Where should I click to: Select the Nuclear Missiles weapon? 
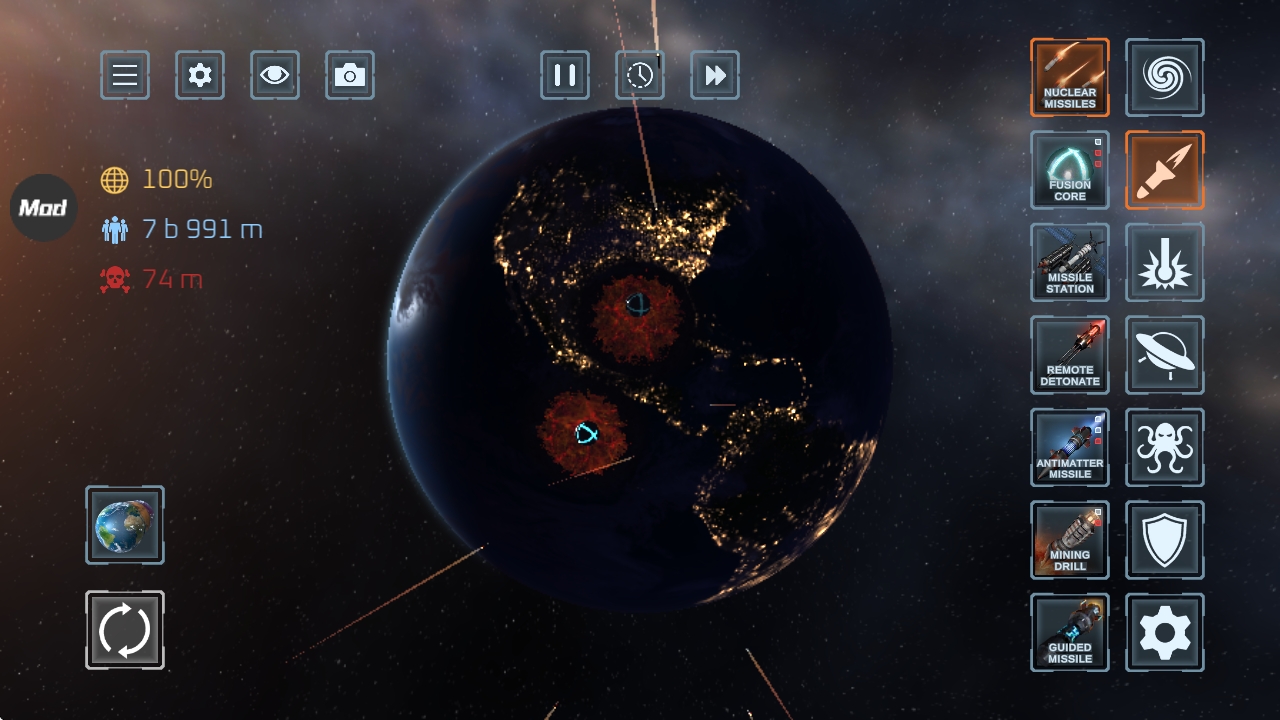pyautogui.click(x=1070, y=78)
